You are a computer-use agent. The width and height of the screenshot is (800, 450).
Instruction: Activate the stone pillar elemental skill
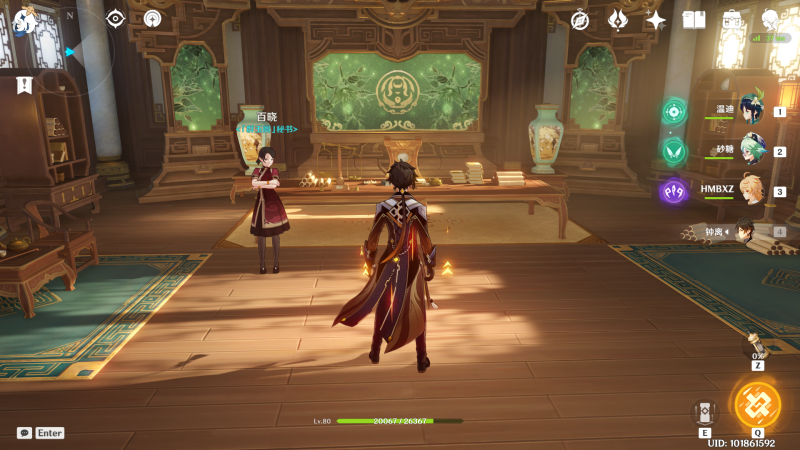click(704, 412)
